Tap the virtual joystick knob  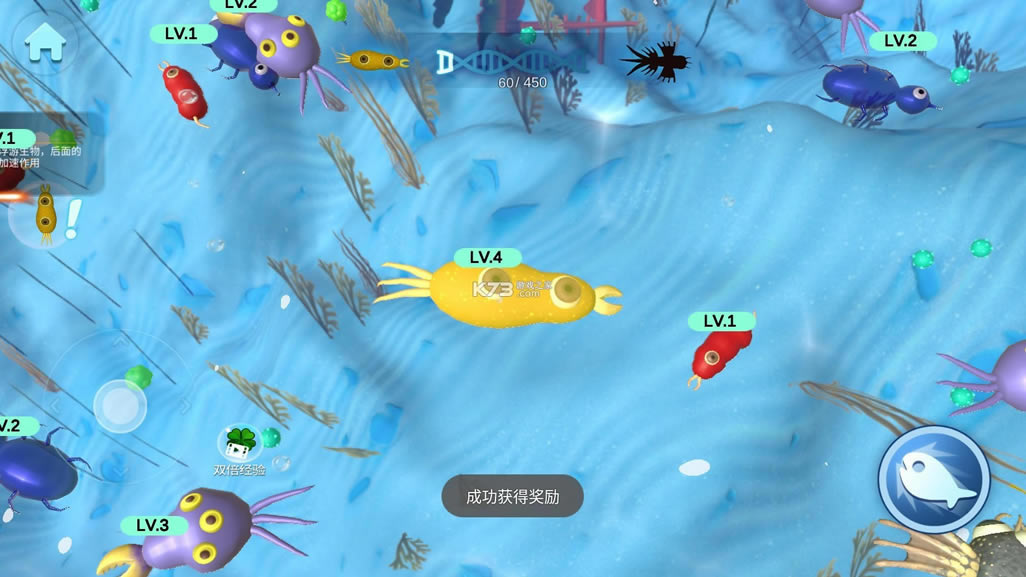[x=120, y=406]
